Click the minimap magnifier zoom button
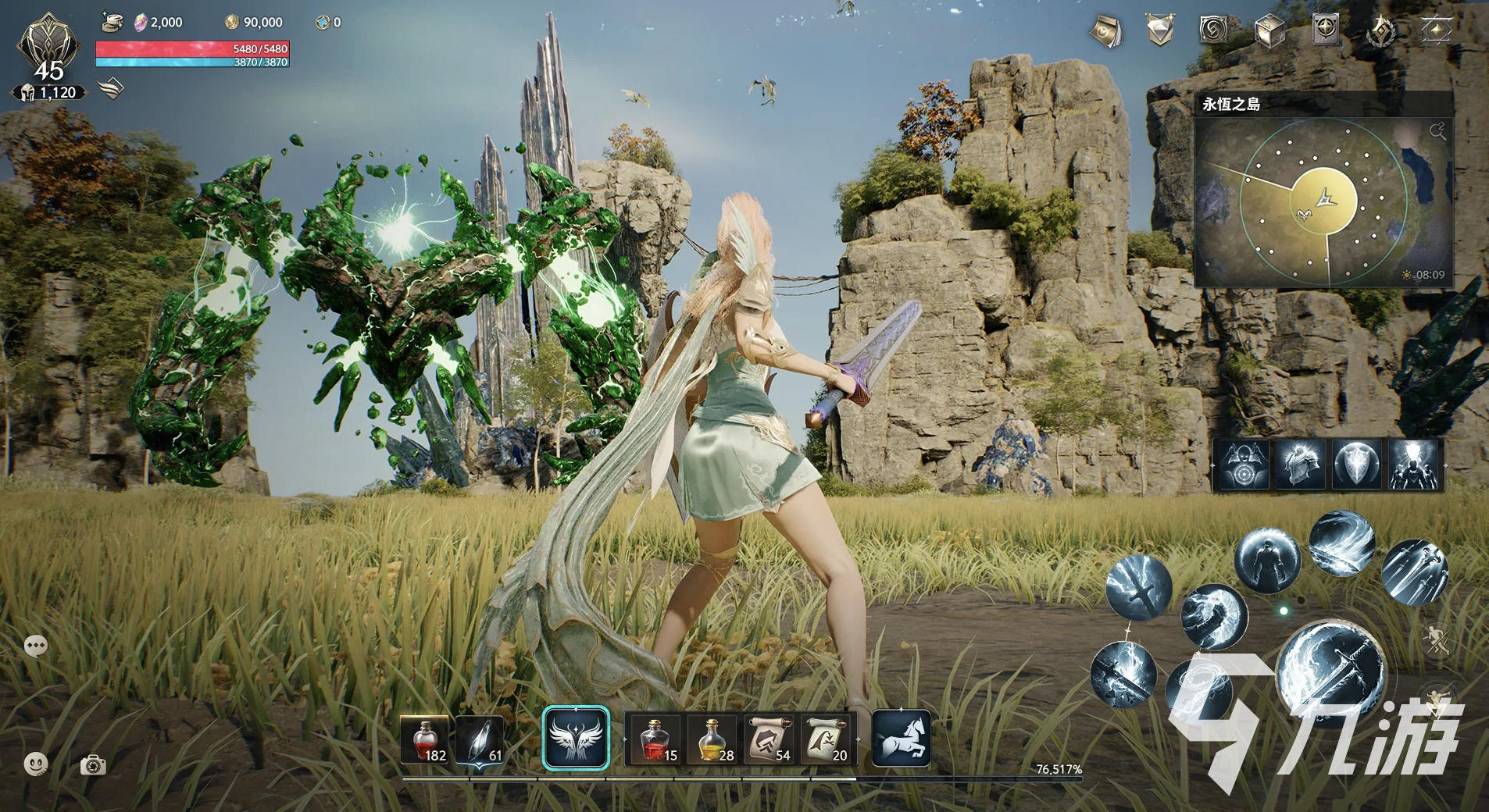Screen dimensions: 1489x812 pyautogui.click(x=1437, y=131)
